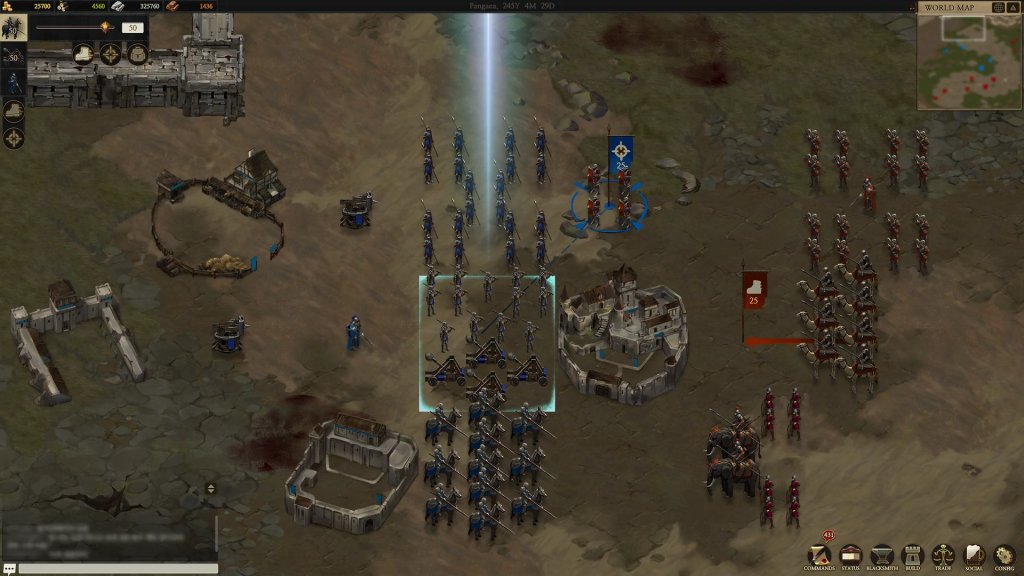Click the chat text input bar
The width and height of the screenshot is (1024, 576).
coord(118,568)
